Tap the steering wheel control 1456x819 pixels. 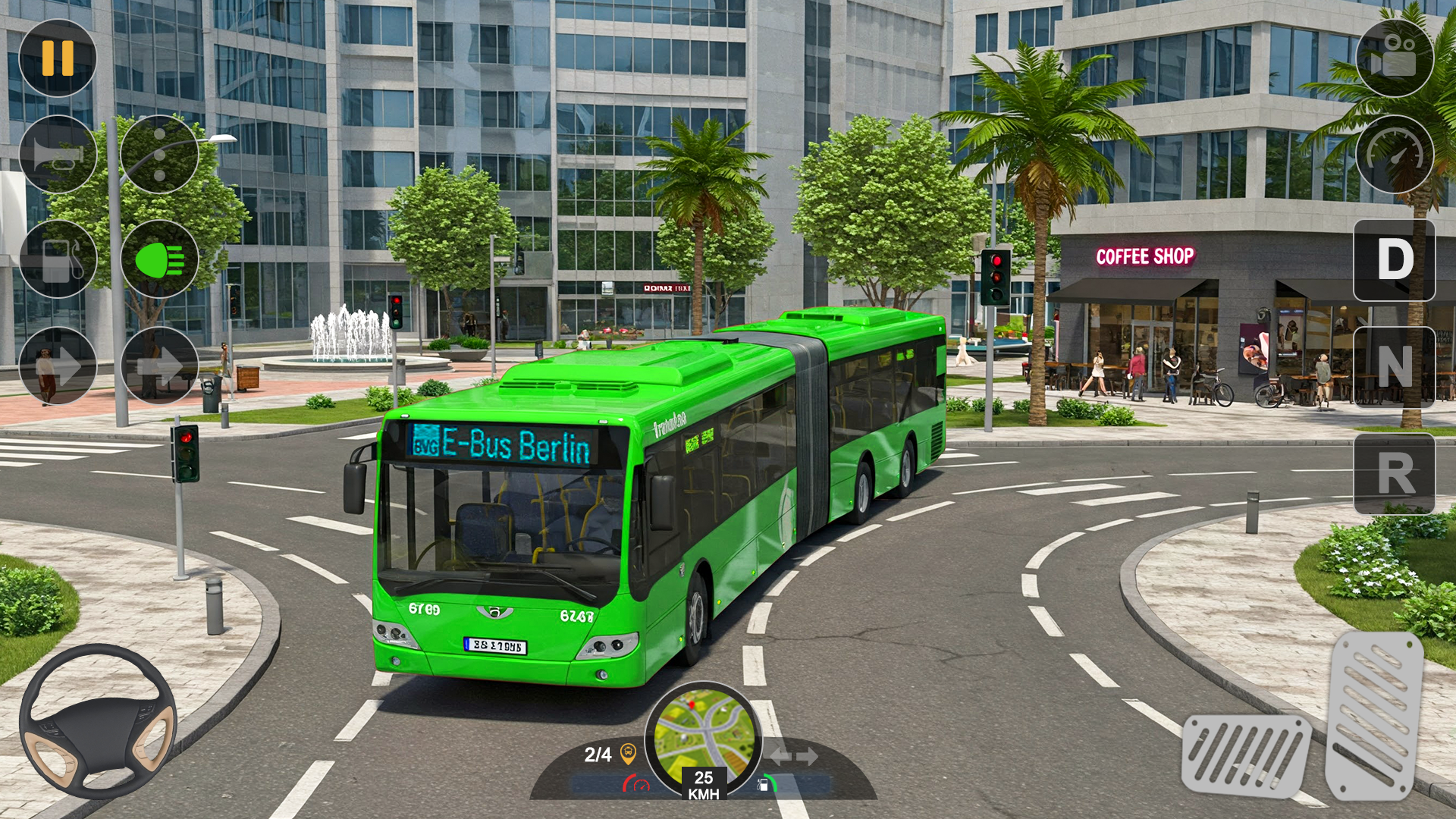98,720
